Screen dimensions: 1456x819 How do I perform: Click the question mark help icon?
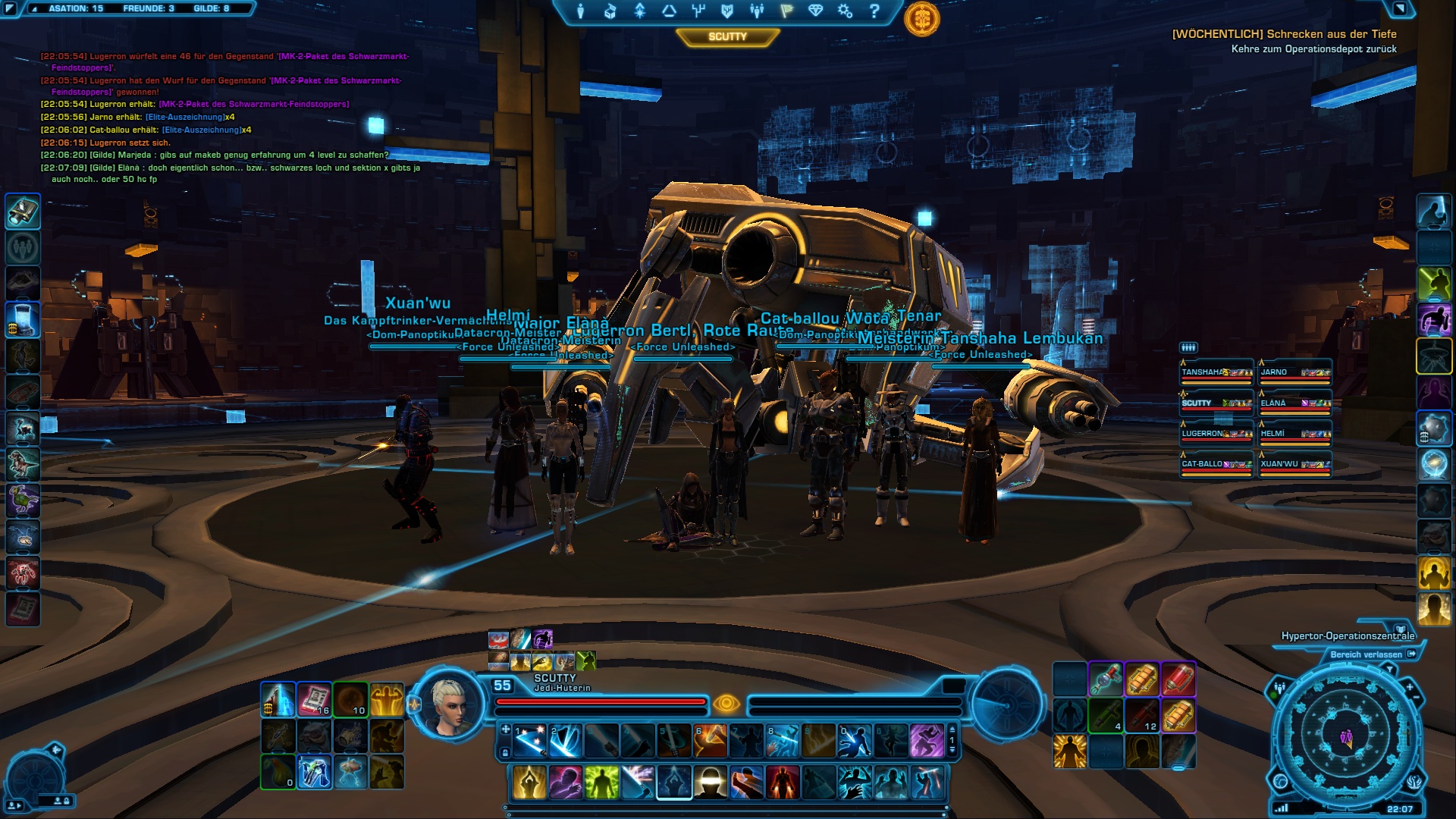(x=874, y=11)
